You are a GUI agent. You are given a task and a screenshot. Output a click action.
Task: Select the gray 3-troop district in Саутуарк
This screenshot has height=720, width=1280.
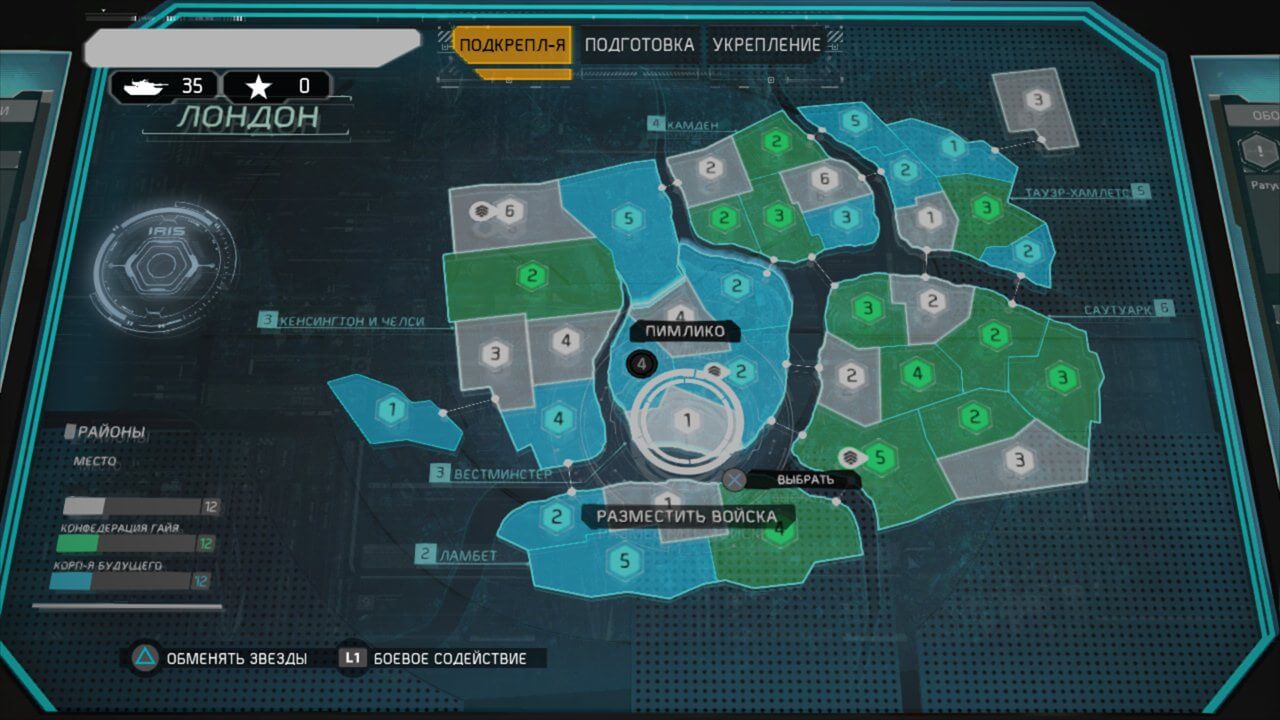[1019, 460]
